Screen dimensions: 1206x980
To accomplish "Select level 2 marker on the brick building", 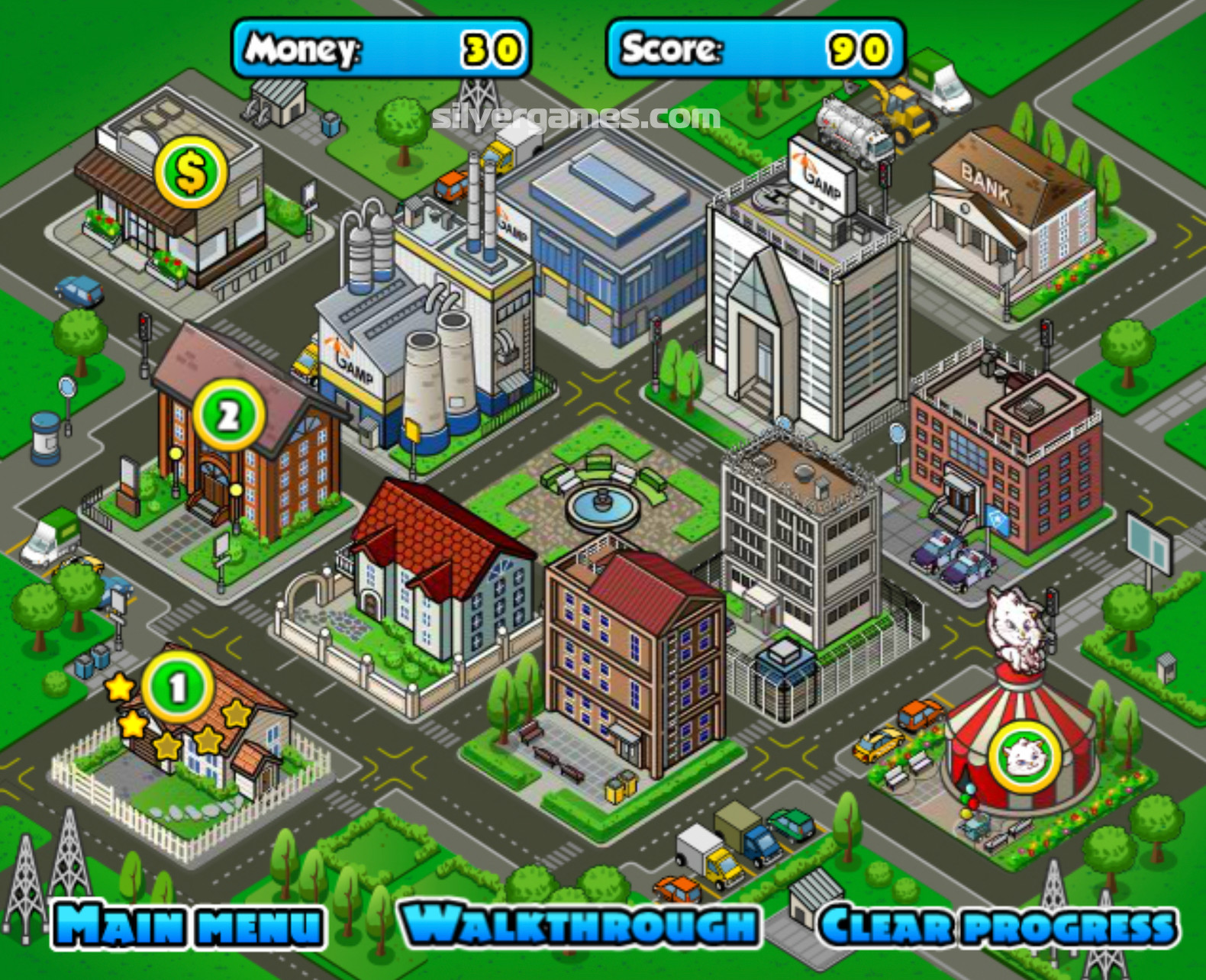I will (228, 416).
